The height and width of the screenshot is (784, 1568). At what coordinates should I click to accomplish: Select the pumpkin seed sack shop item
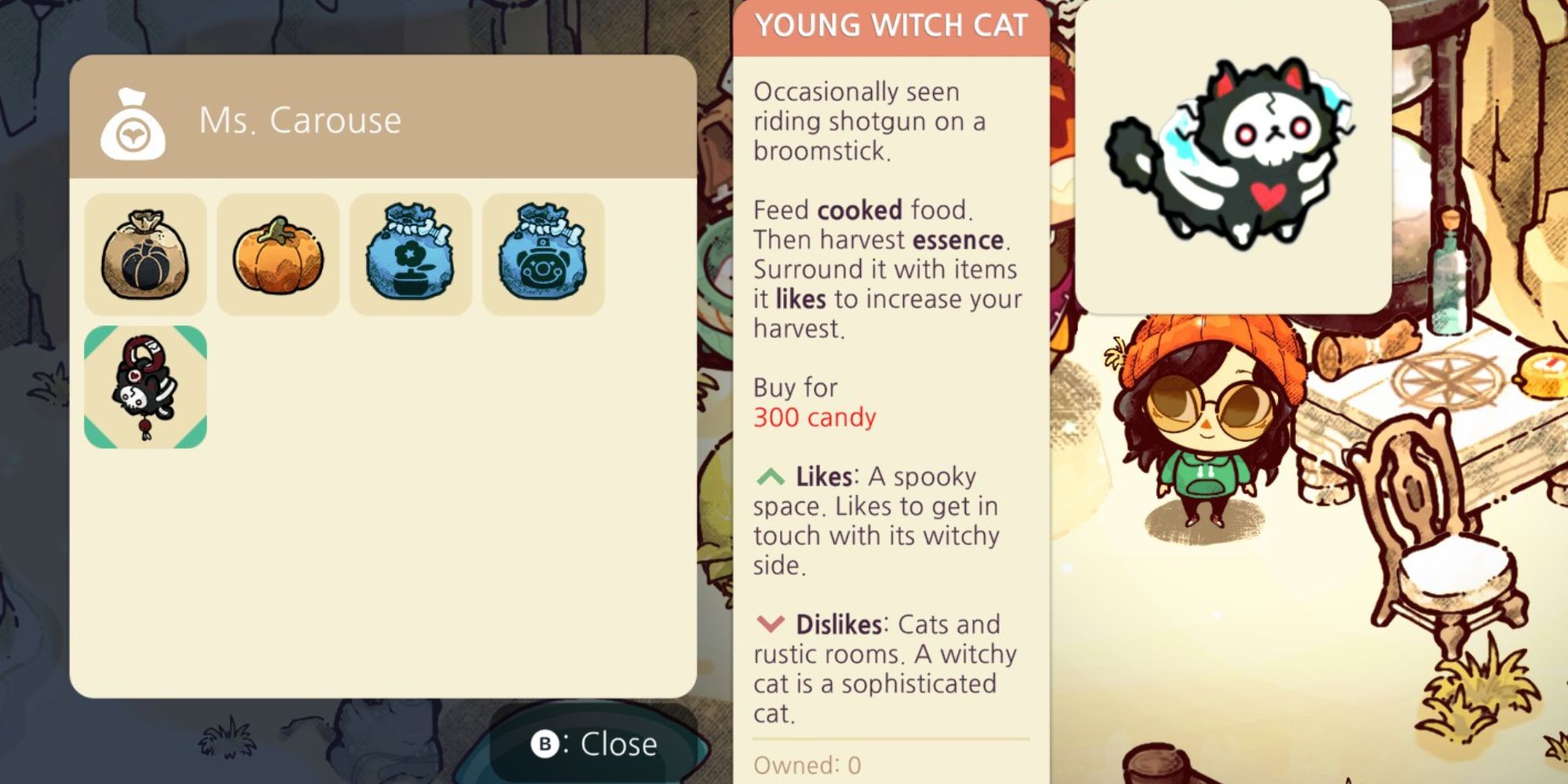[146, 252]
